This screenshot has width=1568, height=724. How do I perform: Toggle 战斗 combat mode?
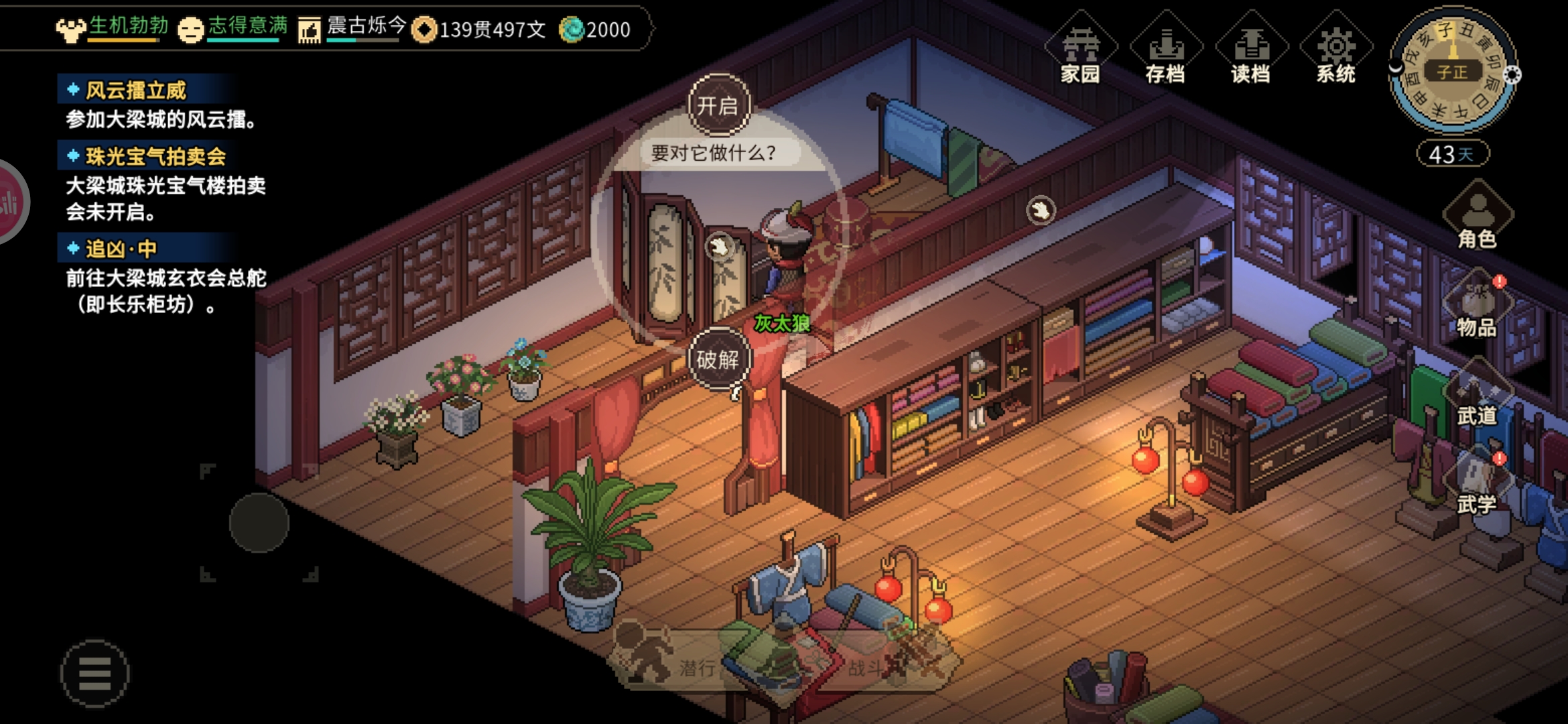[x=885, y=664]
